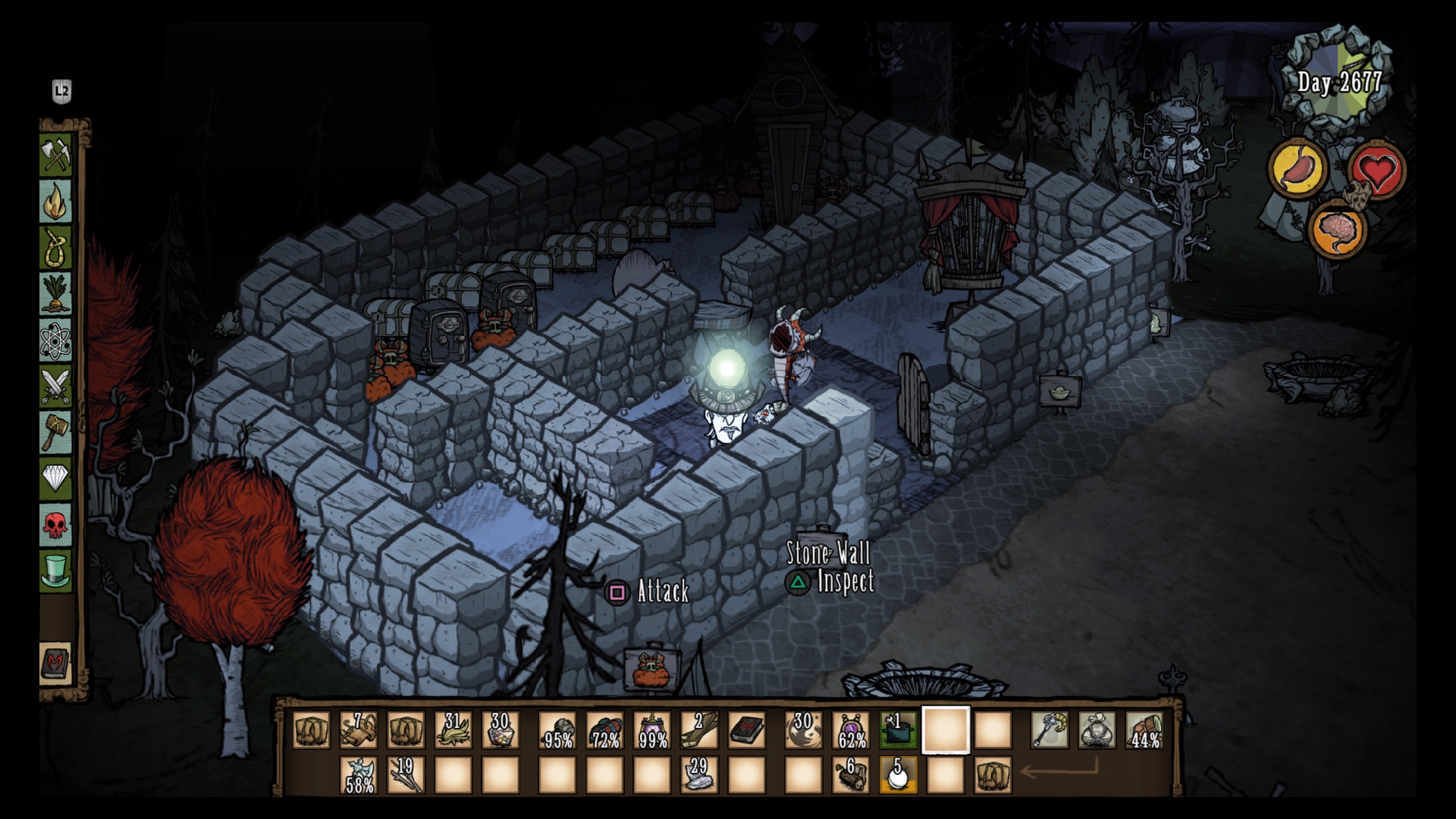
Task: Select the stack of 31 cut grass
Action: click(x=453, y=730)
